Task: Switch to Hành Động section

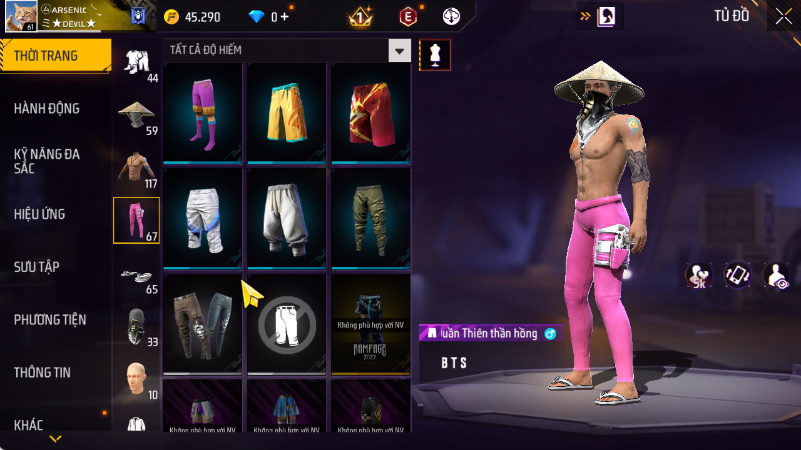Action: click(47, 108)
